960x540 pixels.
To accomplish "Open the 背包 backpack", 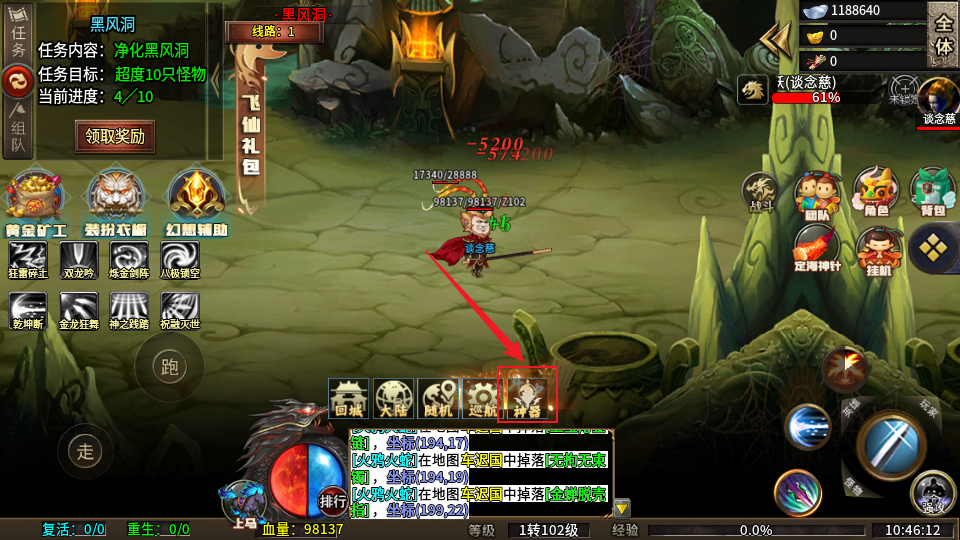I will [x=934, y=193].
